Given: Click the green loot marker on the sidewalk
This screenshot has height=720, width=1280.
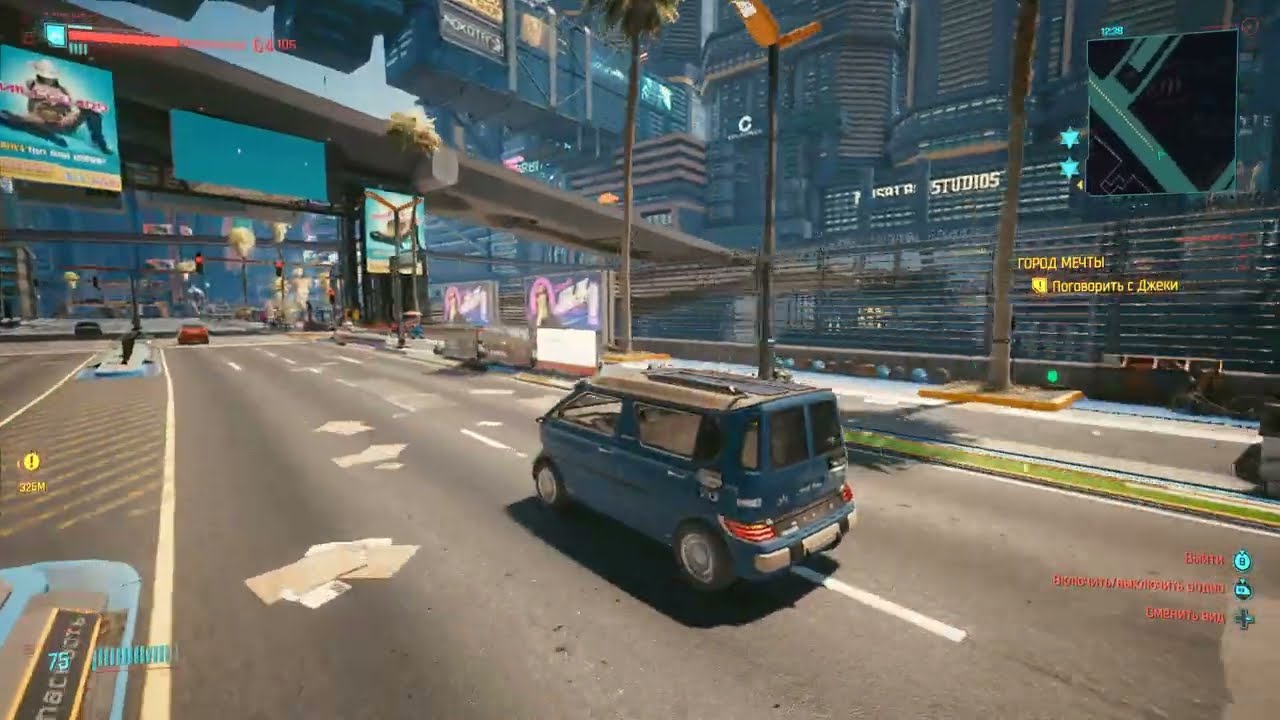Looking at the screenshot, I should point(1053,375).
